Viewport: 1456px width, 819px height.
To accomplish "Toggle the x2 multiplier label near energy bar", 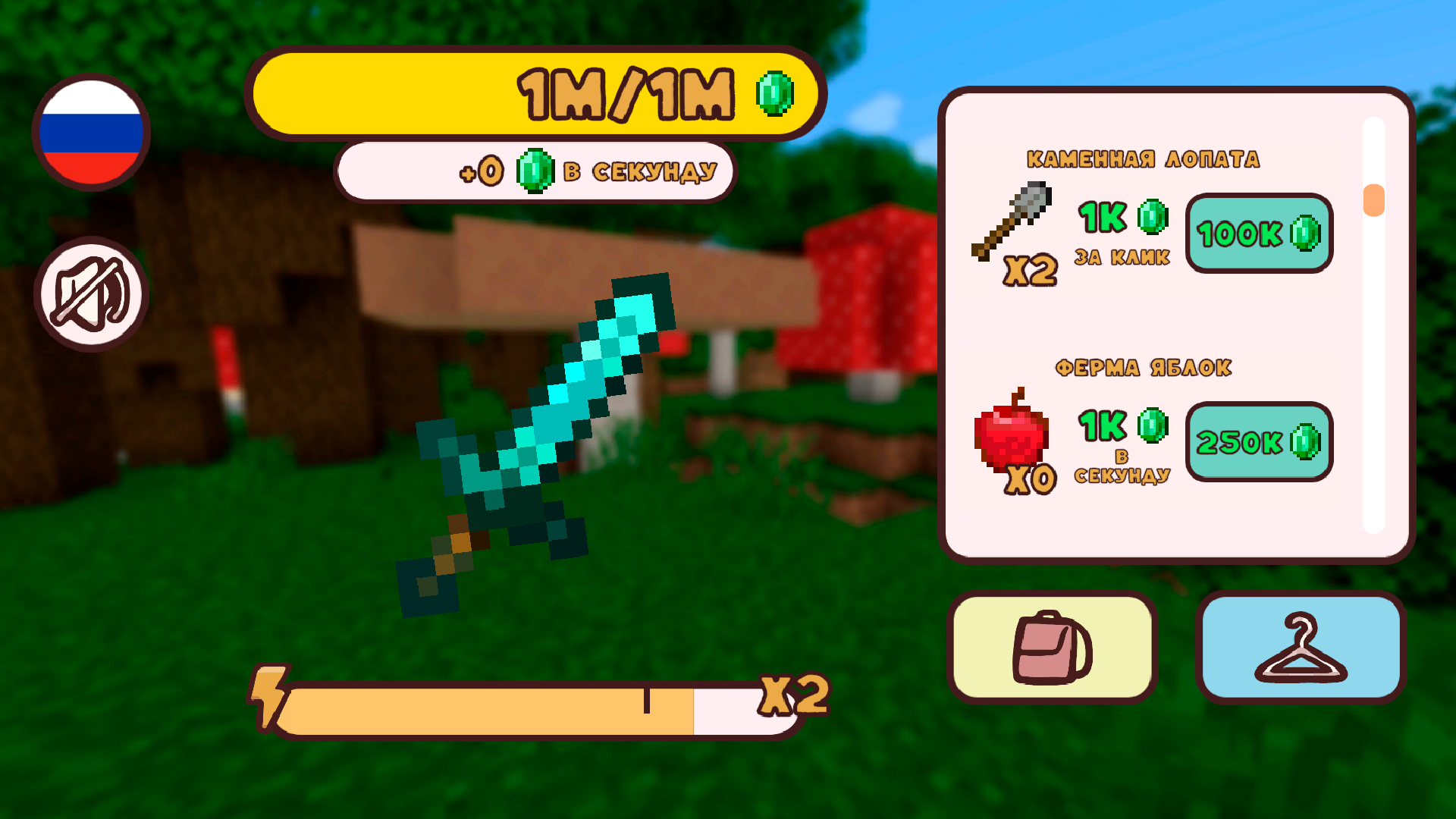I will click(795, 695).
